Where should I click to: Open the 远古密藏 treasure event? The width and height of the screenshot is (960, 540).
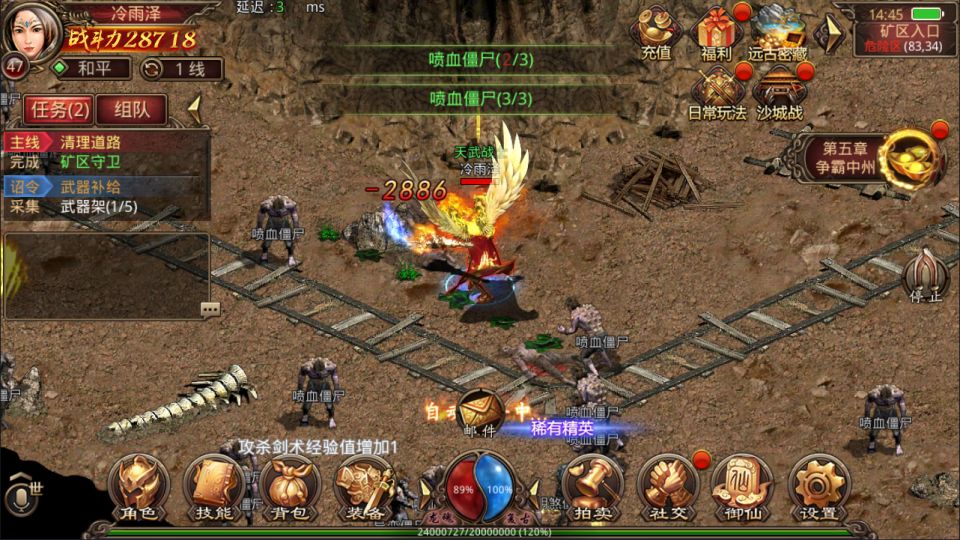coord(779,33)
